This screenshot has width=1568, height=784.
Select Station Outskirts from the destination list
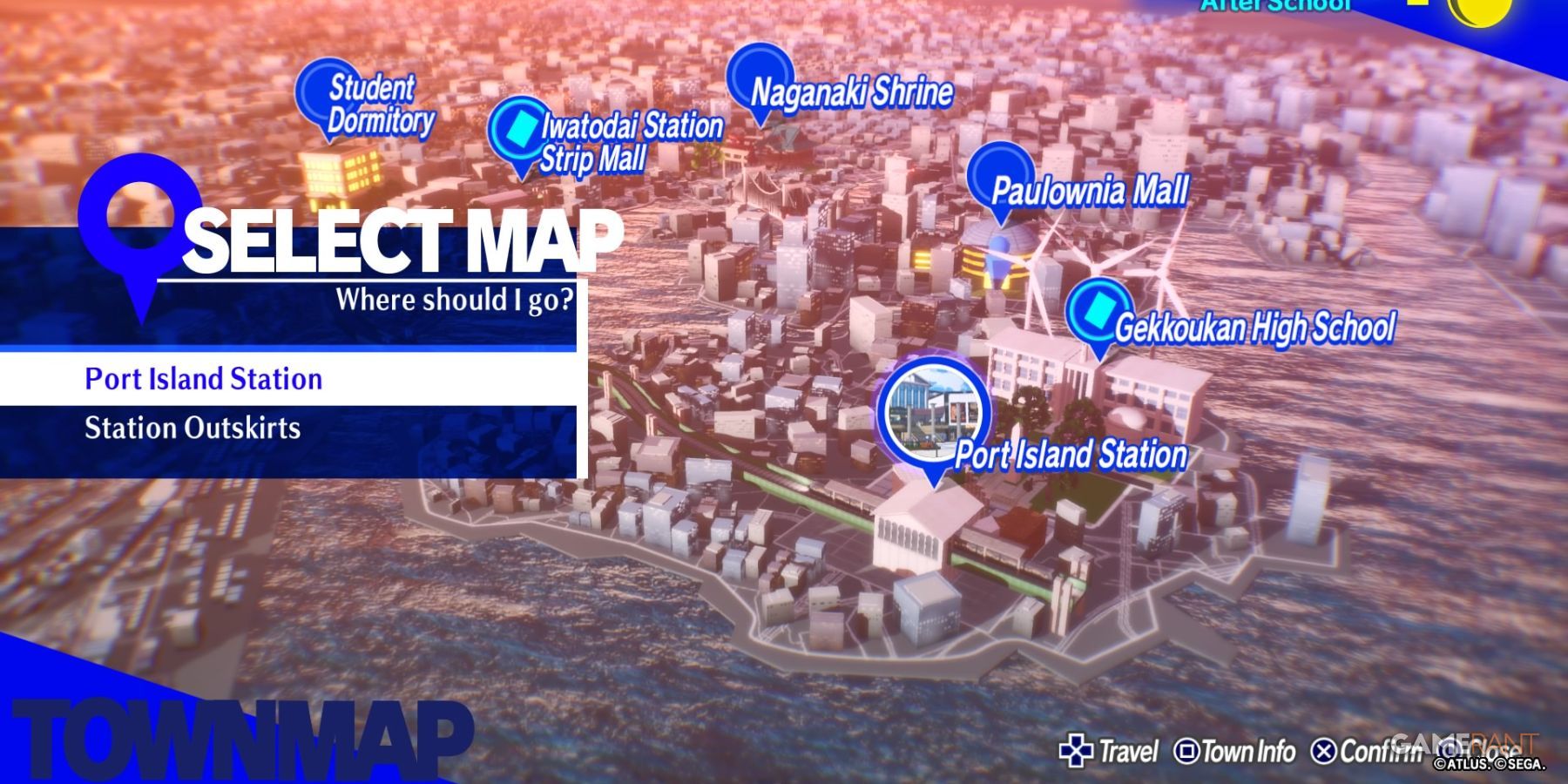tap(193, 429)
